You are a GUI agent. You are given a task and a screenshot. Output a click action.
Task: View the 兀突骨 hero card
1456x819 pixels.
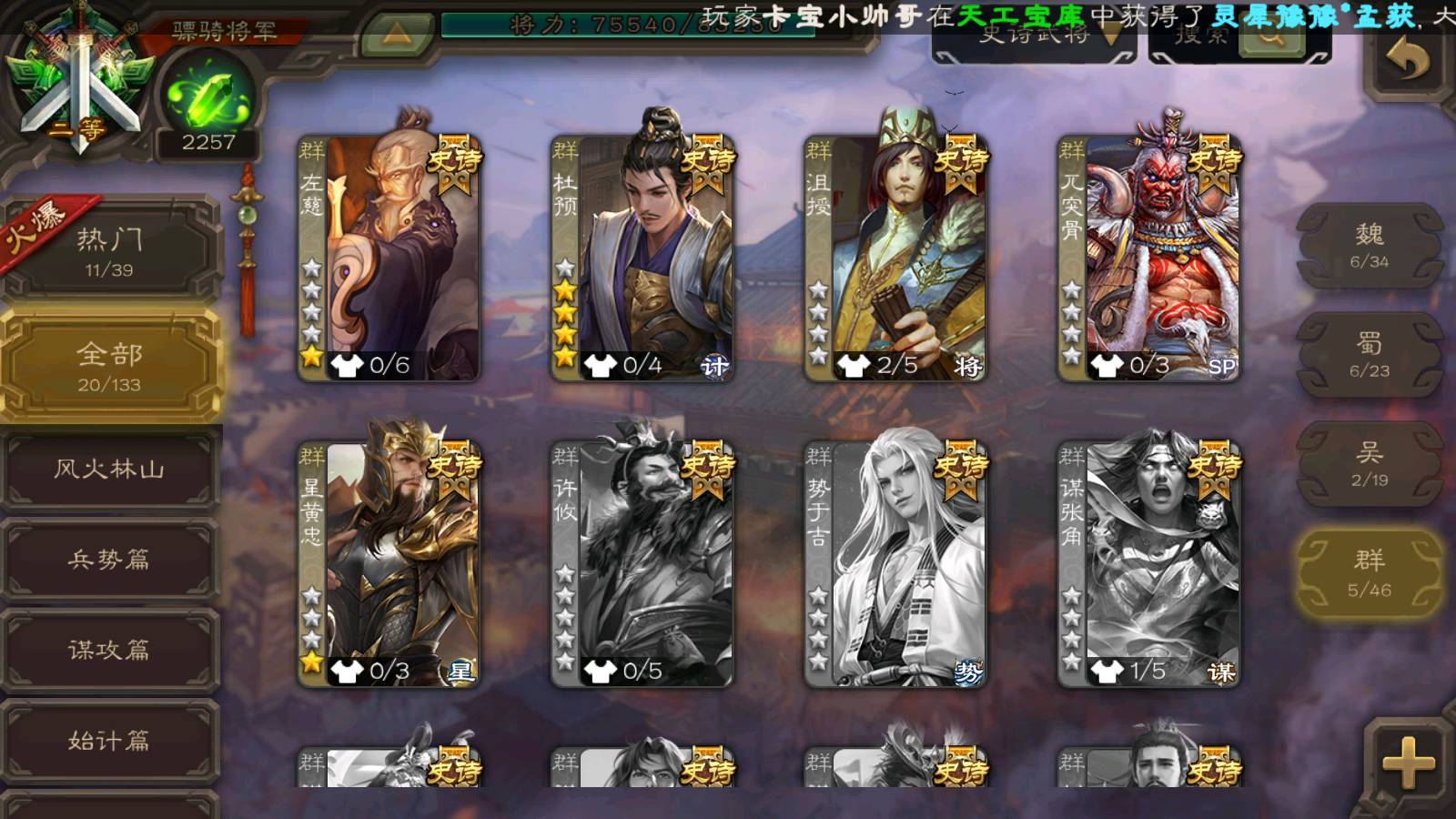[x=1148, y=255]
